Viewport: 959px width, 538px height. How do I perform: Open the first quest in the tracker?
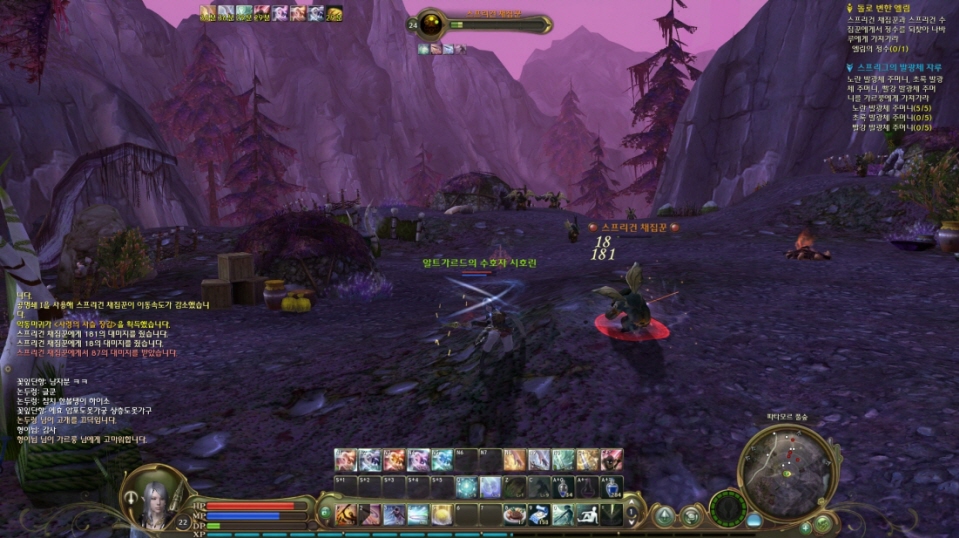pyautogui.click(x=890, y=7)
